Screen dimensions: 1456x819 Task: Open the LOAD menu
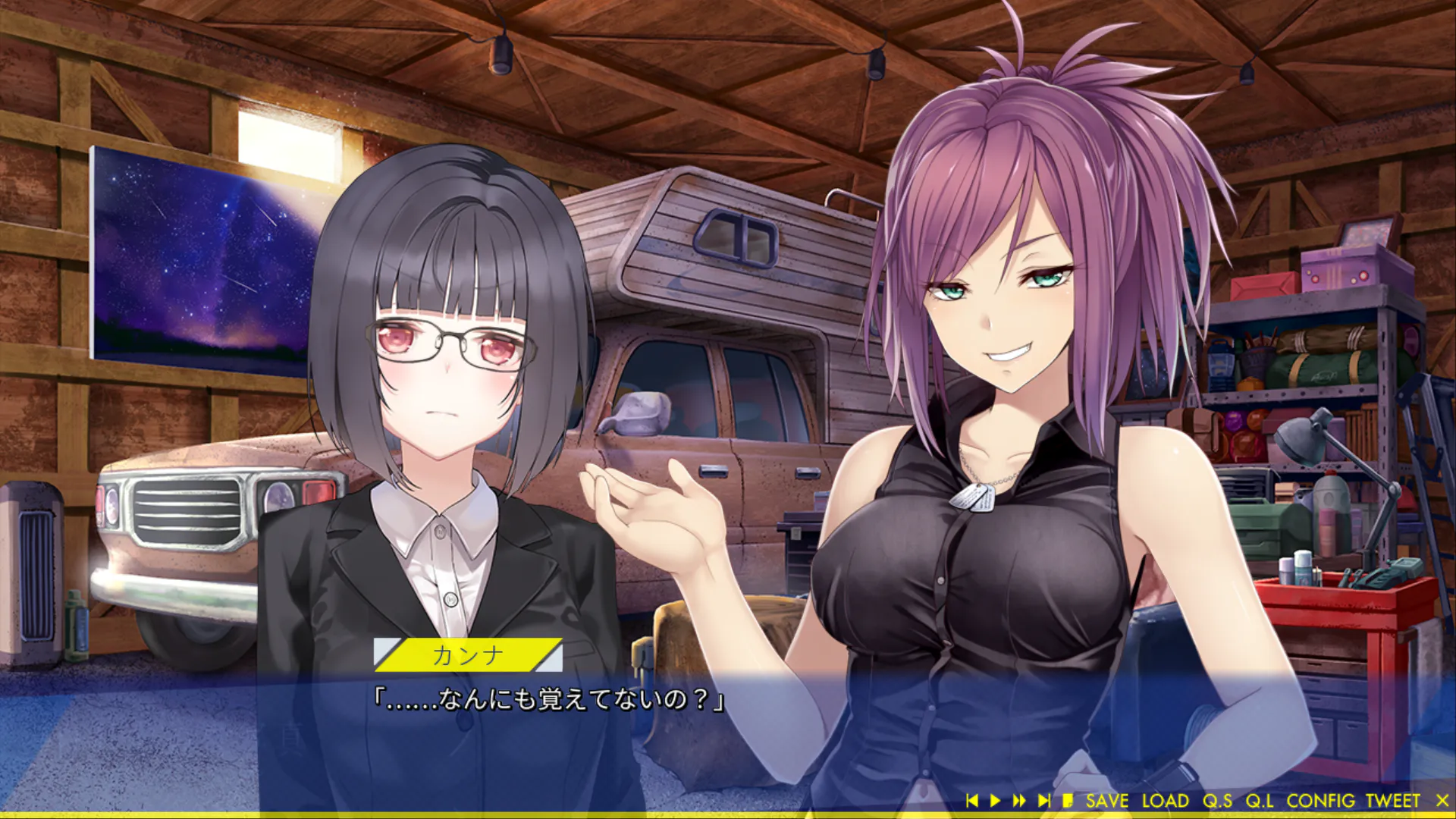coord(1165,801)
